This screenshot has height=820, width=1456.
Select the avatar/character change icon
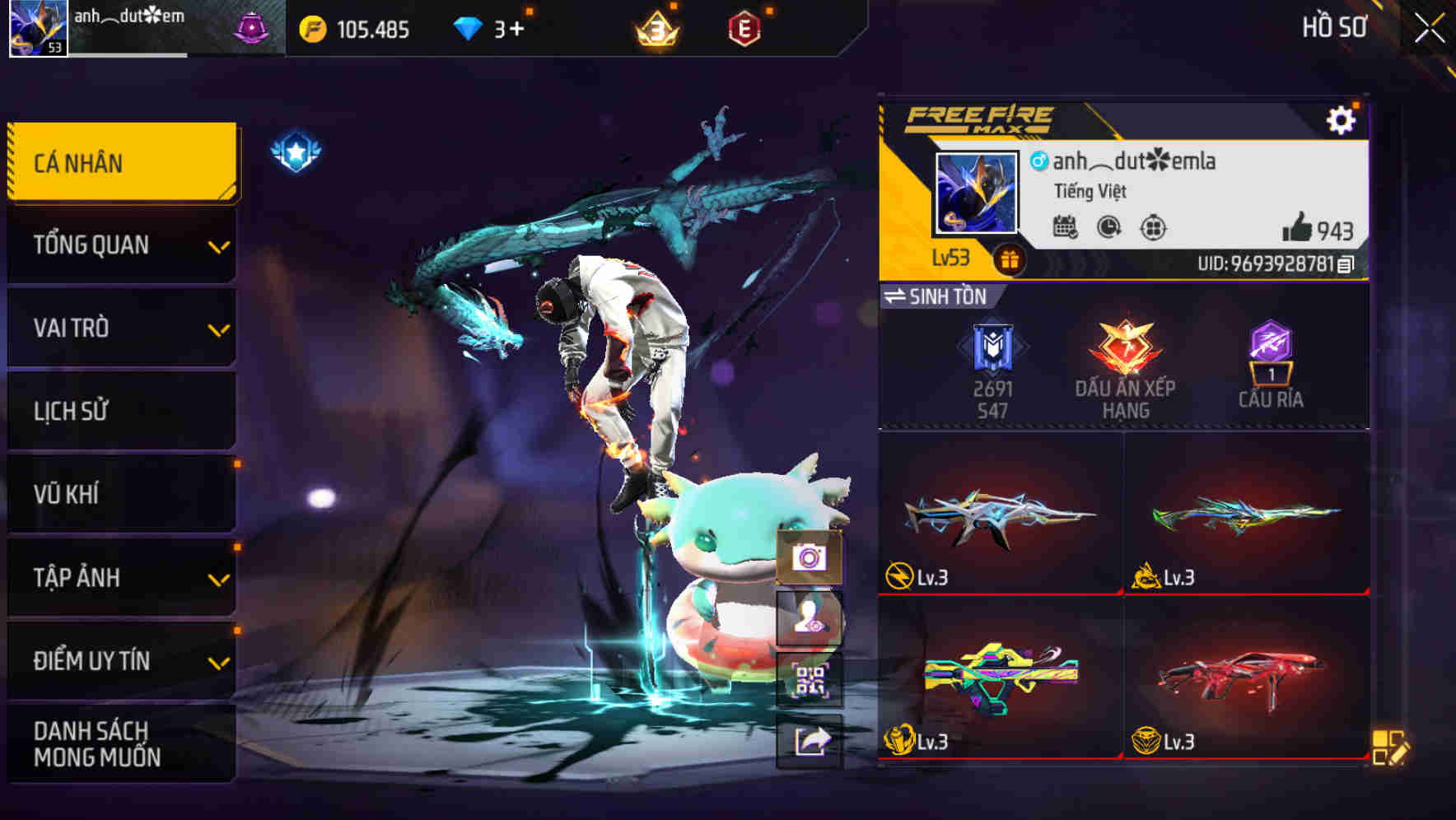(x=811, y=619)
